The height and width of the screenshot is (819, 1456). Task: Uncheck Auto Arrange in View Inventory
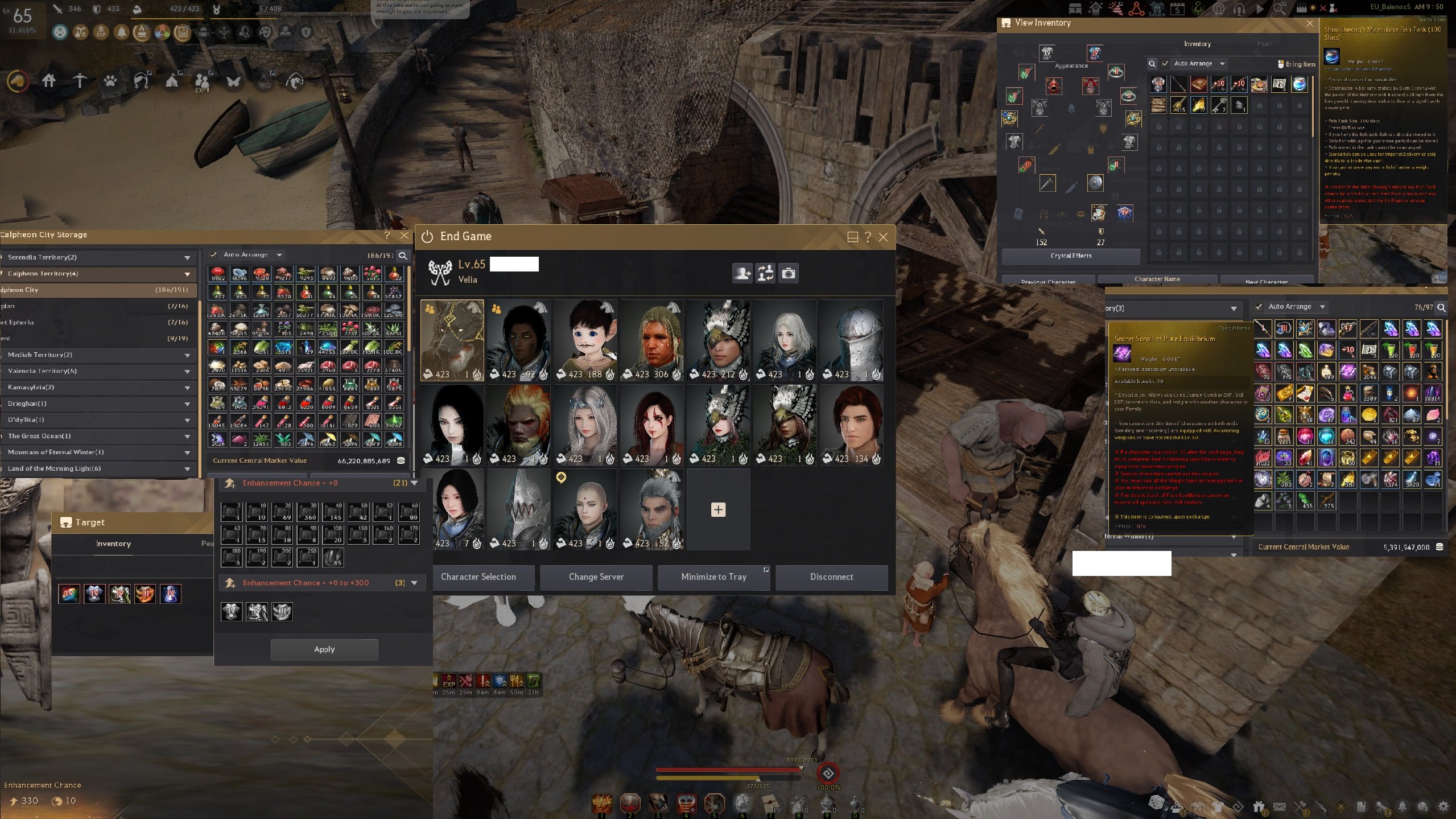pyautogui.click(x=1165, y=64)
